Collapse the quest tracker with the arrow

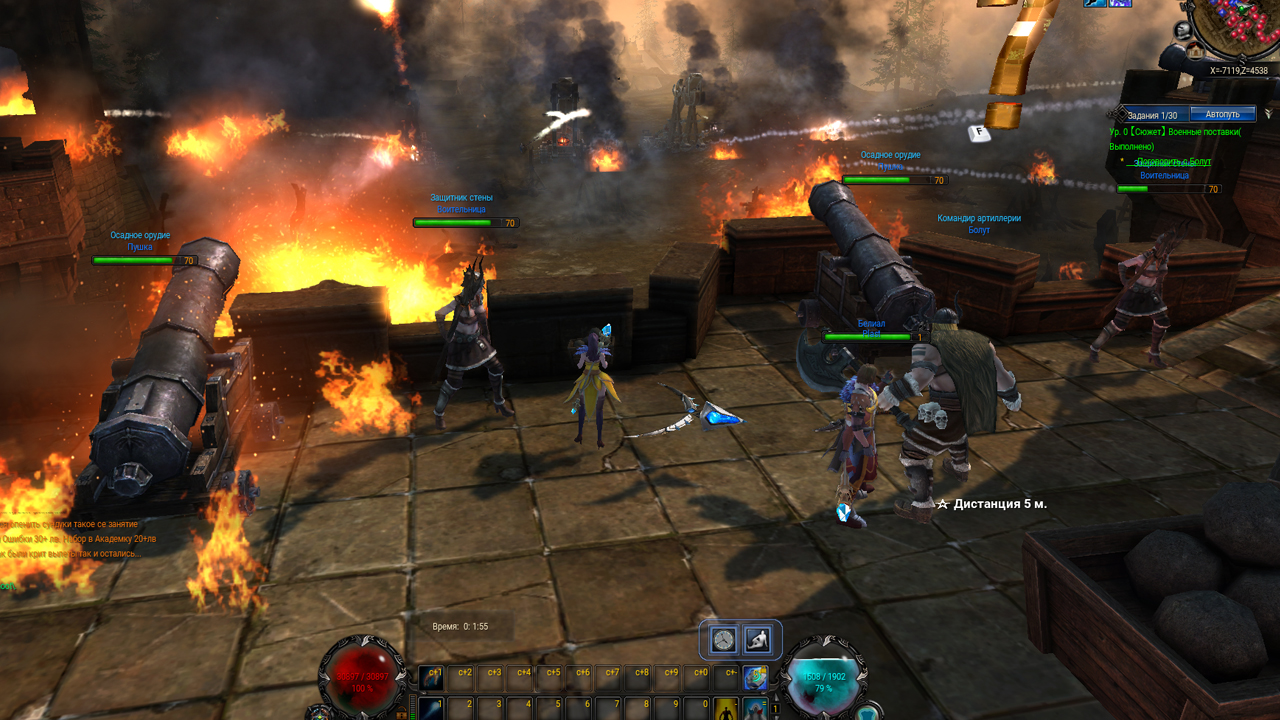point(1269,114)
